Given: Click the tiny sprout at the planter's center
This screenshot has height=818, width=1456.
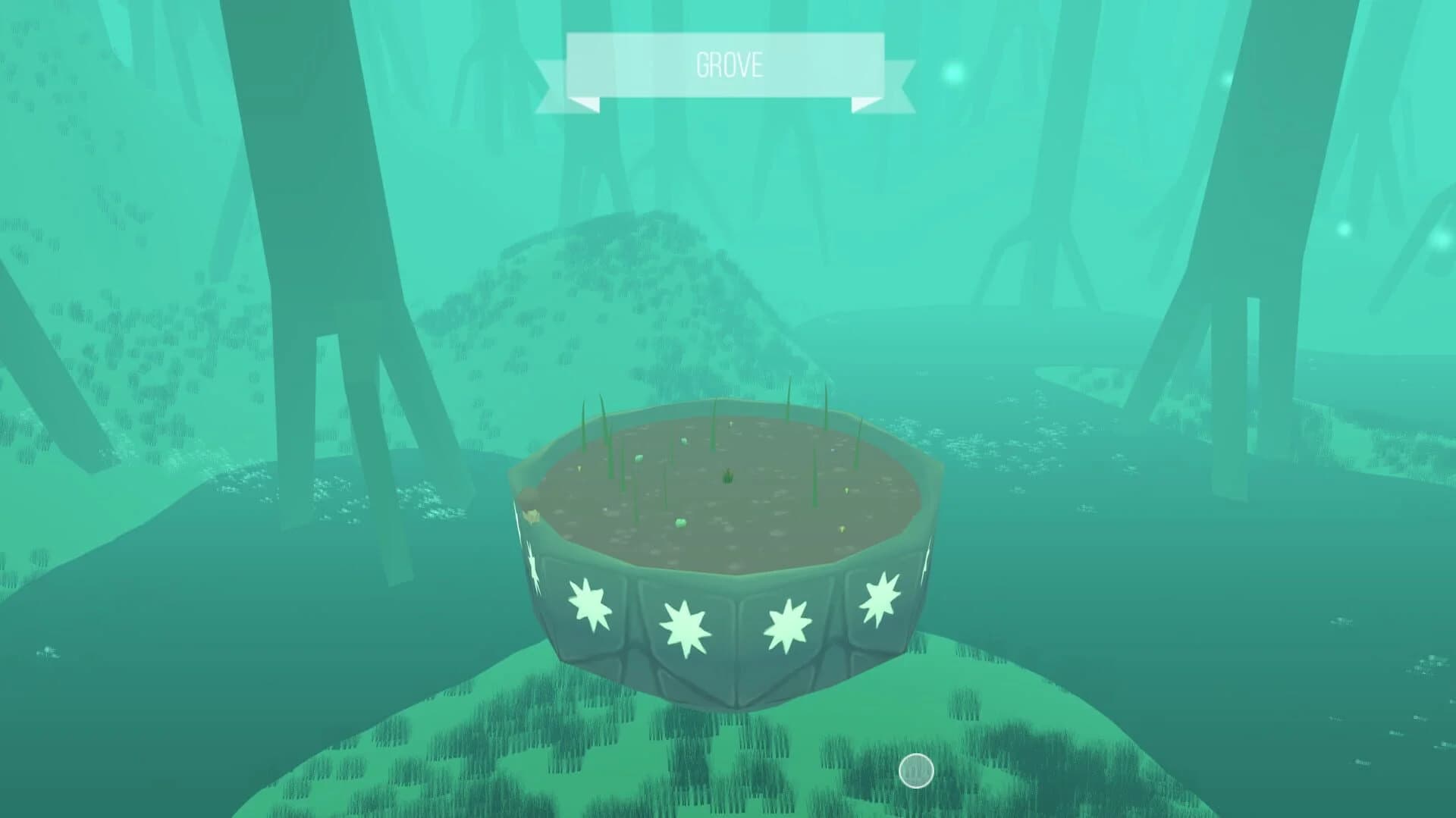Looking at the screenshot, I should 728,477.
